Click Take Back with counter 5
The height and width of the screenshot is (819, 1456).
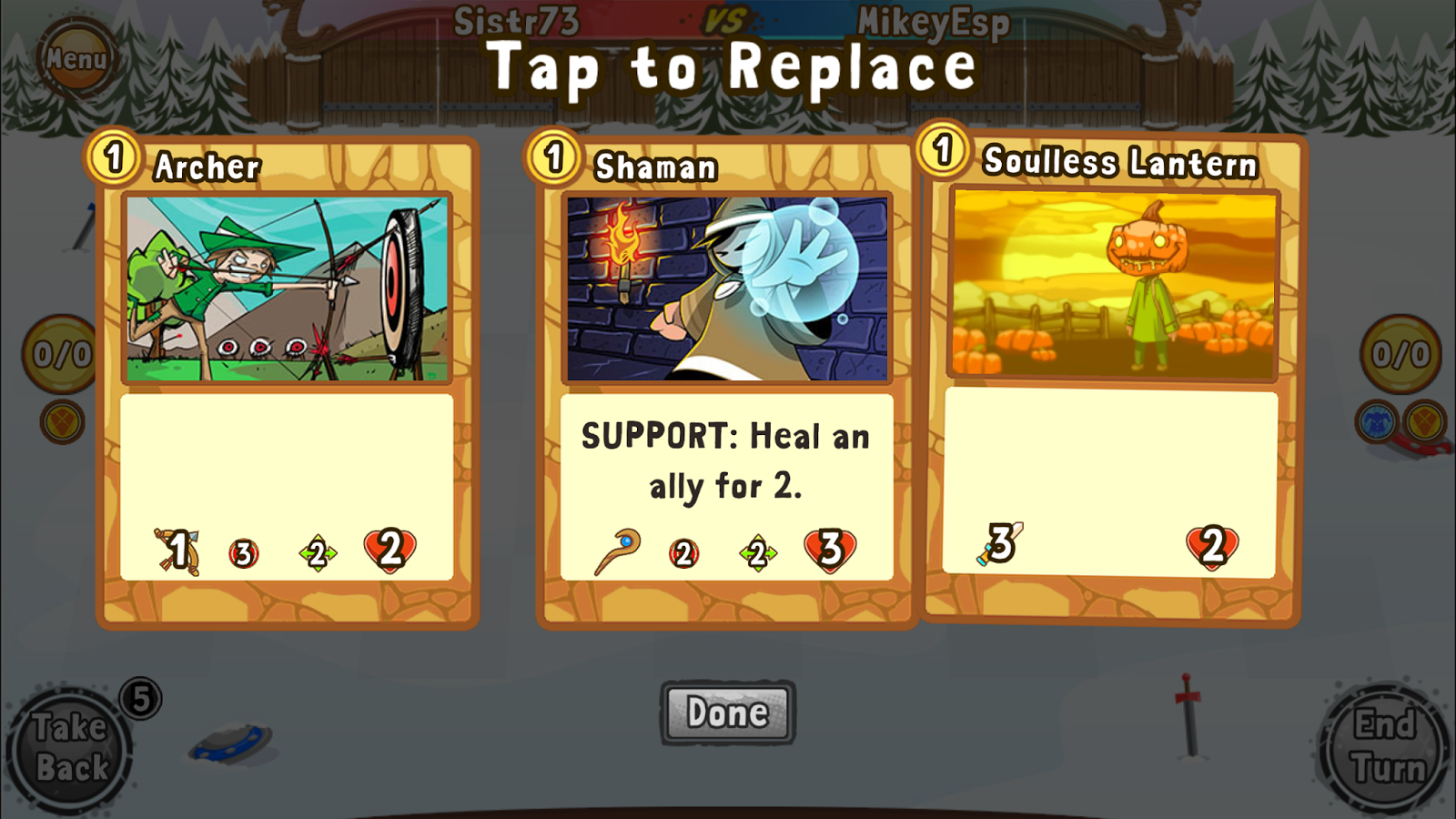tap(73, 744)
